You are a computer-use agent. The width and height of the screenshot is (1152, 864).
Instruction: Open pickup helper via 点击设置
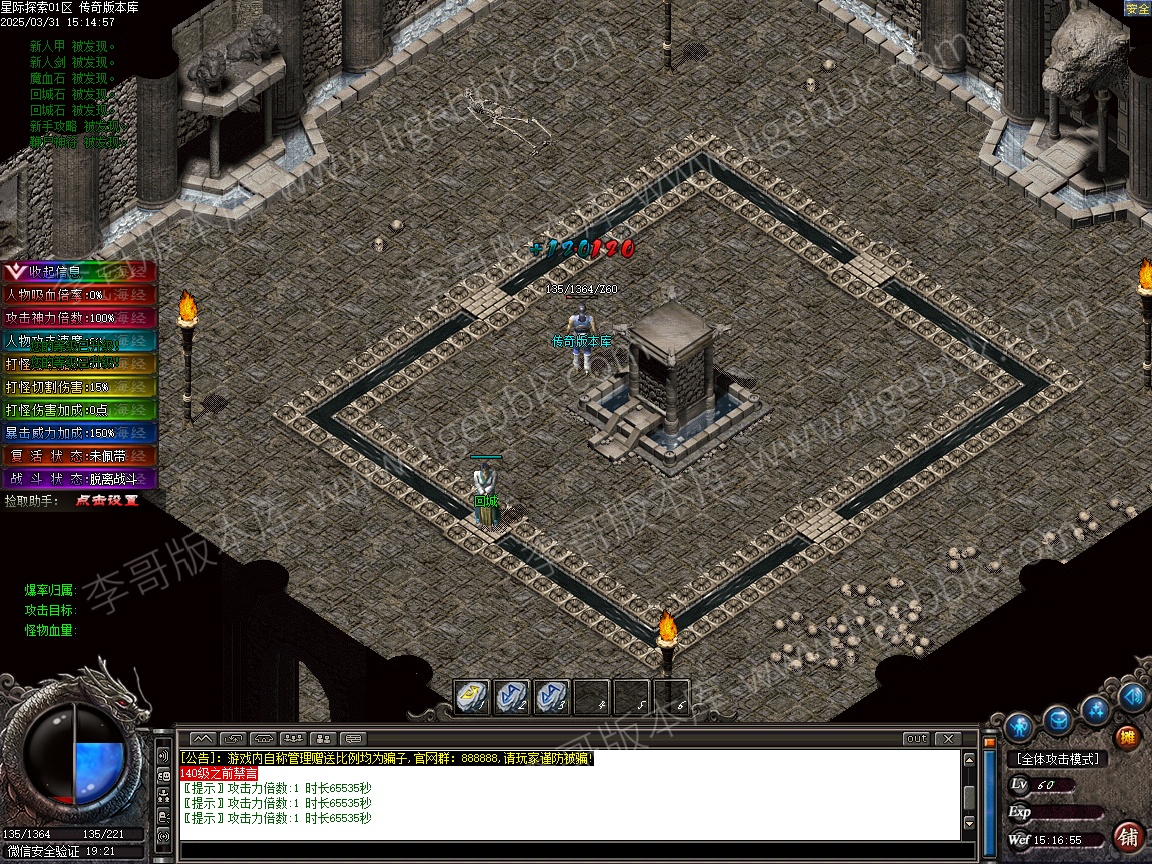tap(106, 500)
